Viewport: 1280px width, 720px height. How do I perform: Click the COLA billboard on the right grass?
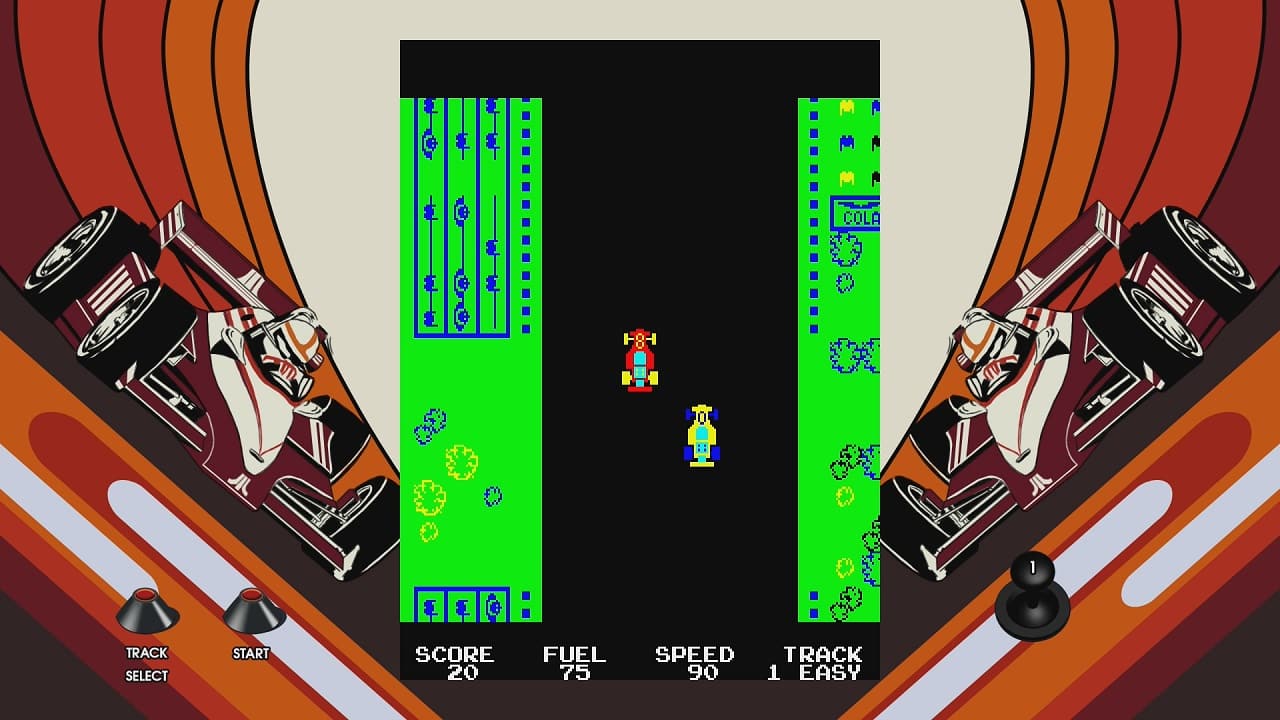(856, 212)
